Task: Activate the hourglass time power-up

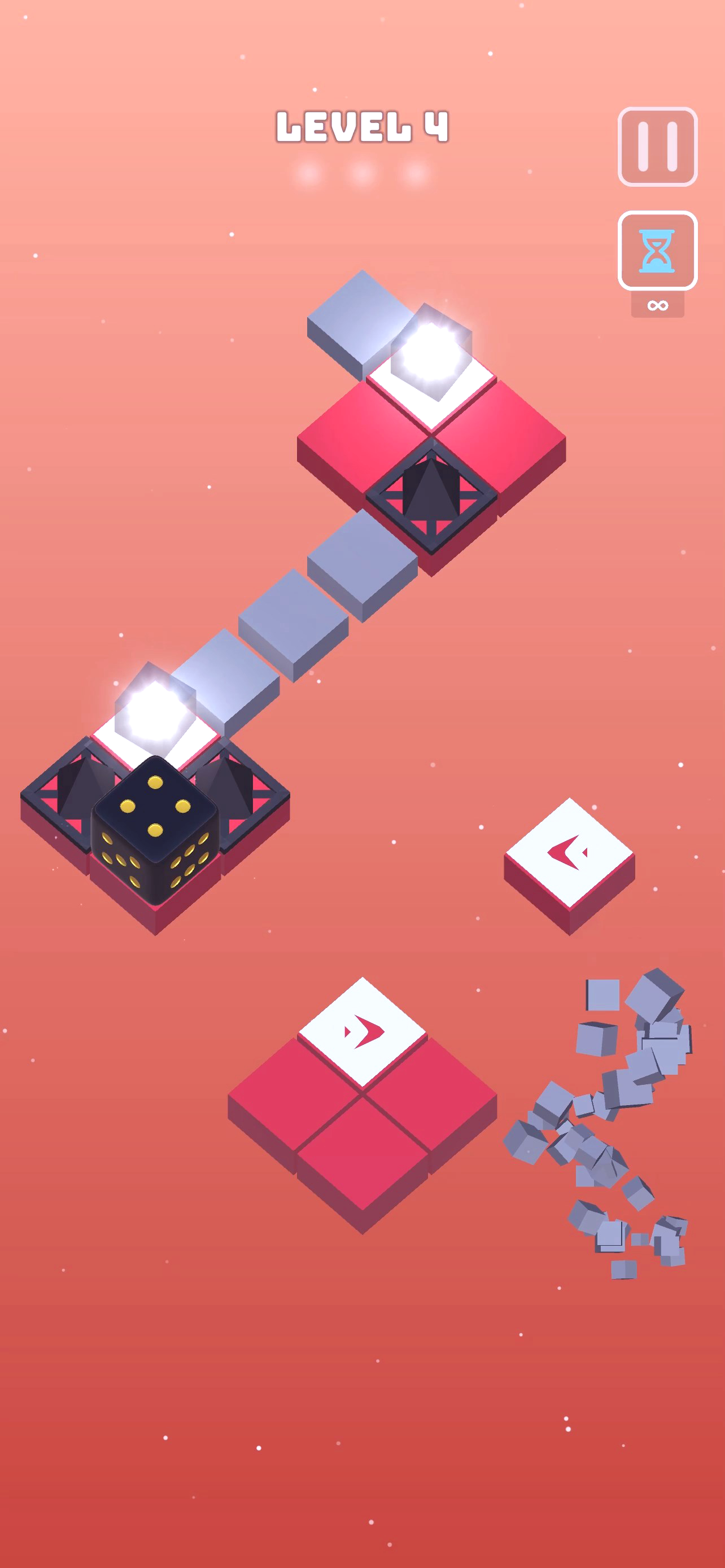Action: pos(656,250)
